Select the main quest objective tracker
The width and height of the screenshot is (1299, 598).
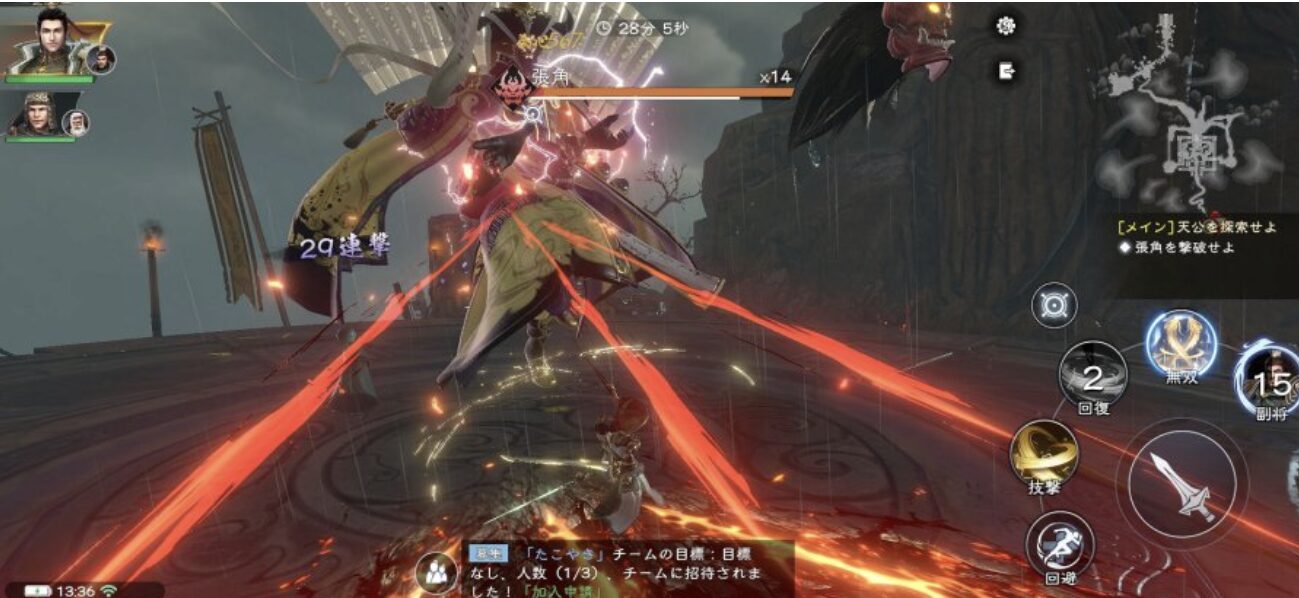[1197, 227]
